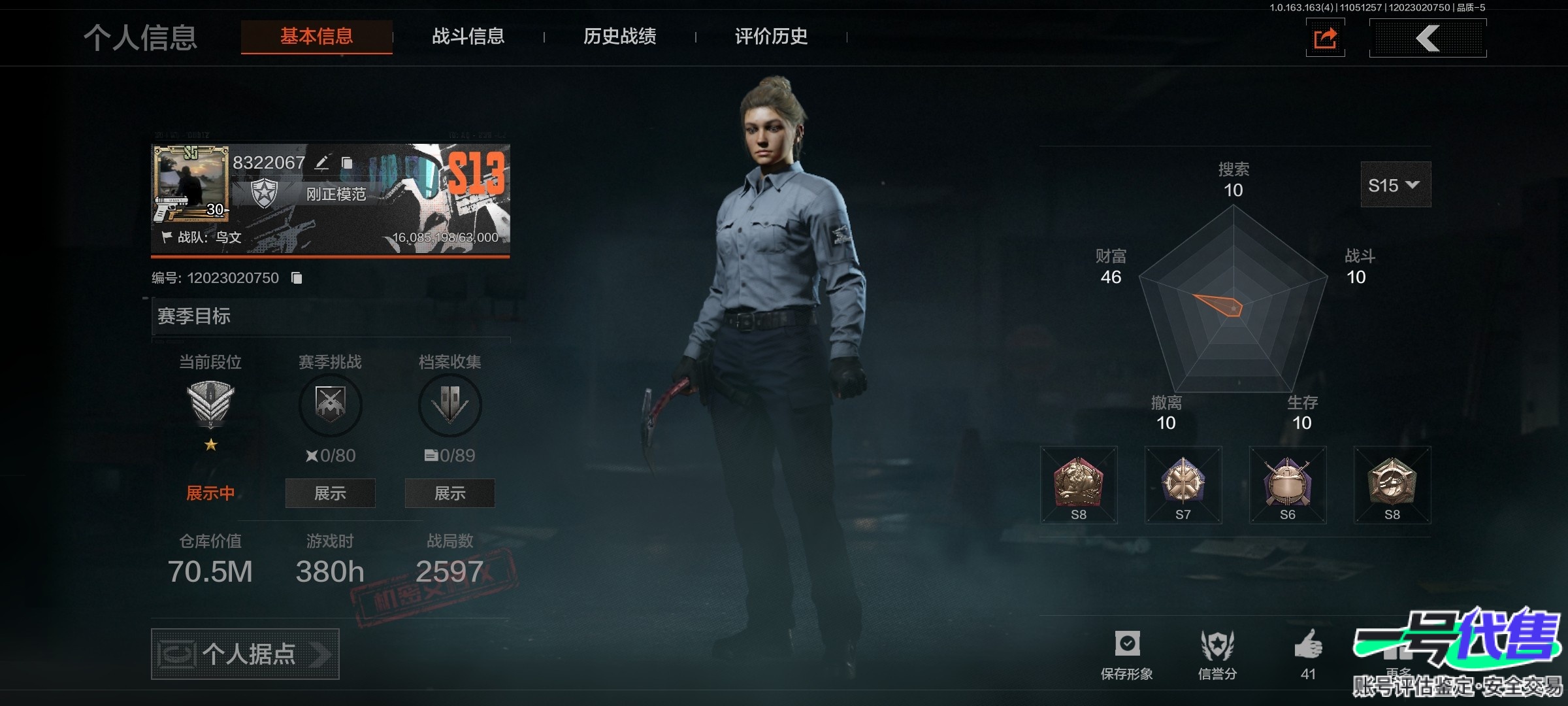Image resolution: width=1568 pixels, height=706 pixels.
Task: Open the S15 season dropdown
Action: click(x=1395, y=186)
